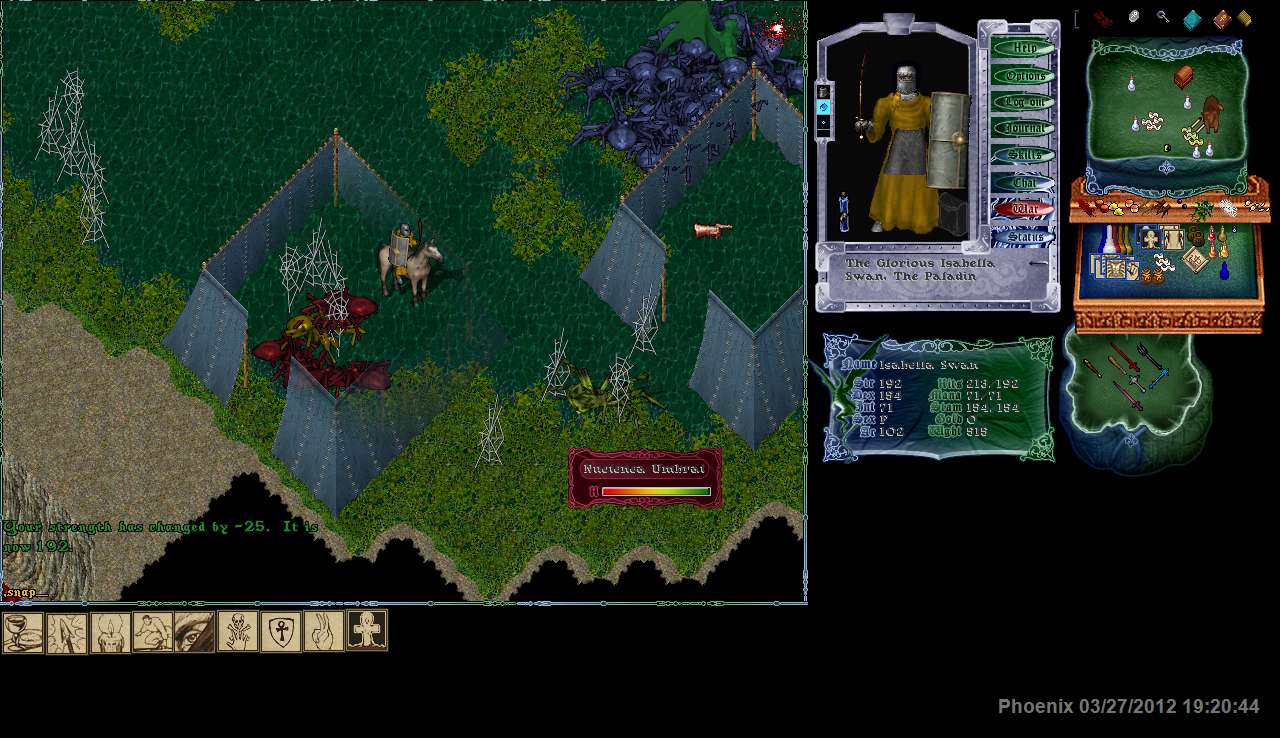Activate the crouching figure skill icon
The height and width of the screenshot is (738, 1280).
pyautogui.click(x=152, y=632)
